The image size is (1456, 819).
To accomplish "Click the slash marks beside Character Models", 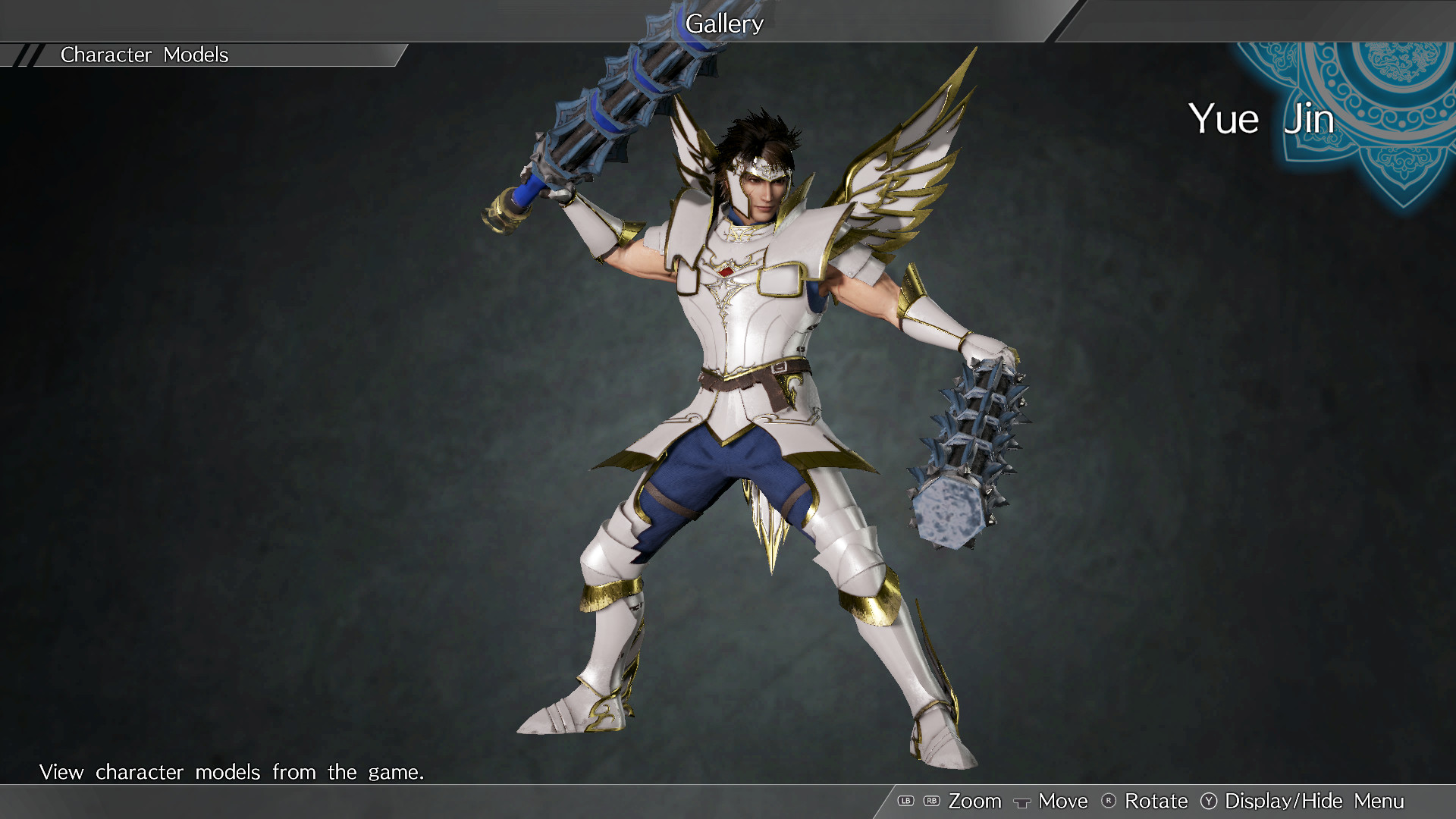I will (x=27, y=54).
